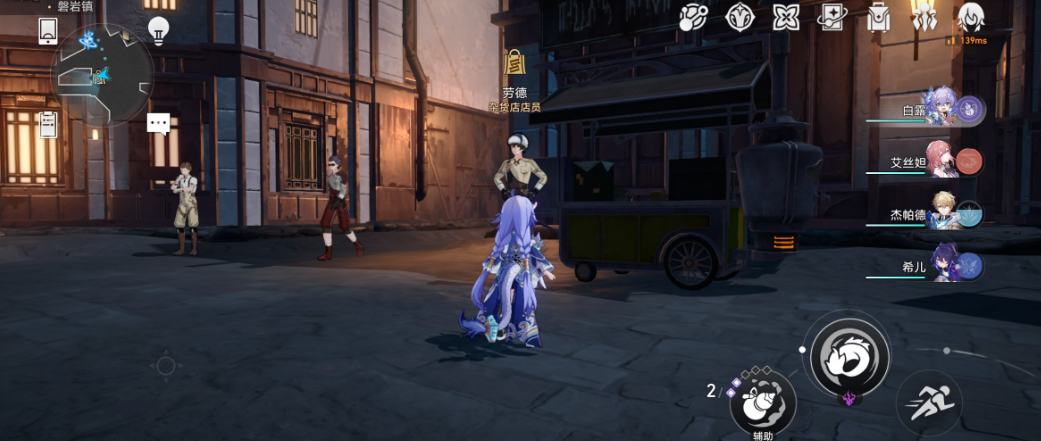
Task: Click the lightbulb tutorial hint icon
Action: point(158,30)
